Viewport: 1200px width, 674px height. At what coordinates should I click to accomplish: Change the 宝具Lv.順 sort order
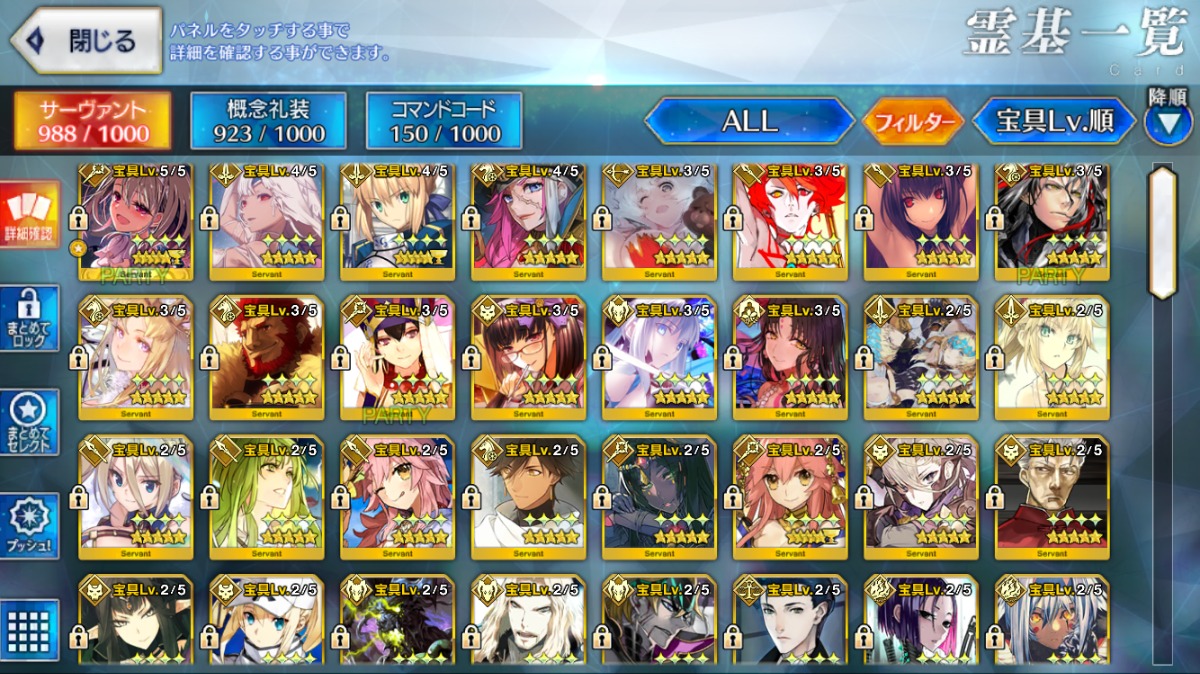[1054, 122]
